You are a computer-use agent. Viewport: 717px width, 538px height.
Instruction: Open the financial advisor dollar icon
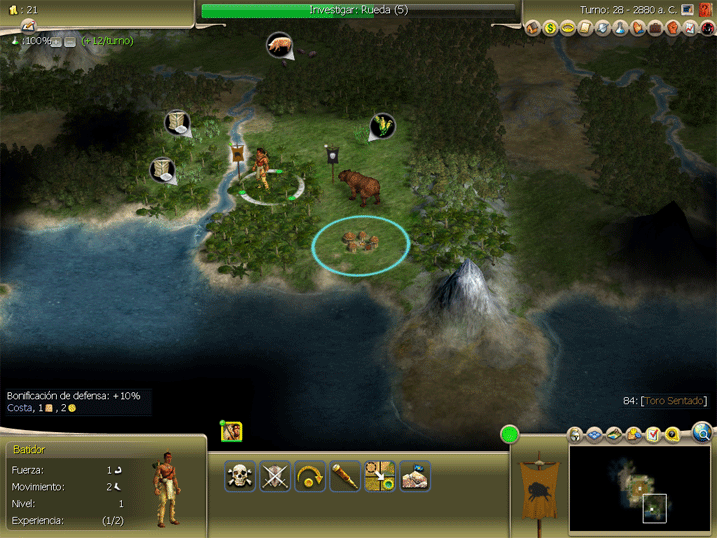549,28
